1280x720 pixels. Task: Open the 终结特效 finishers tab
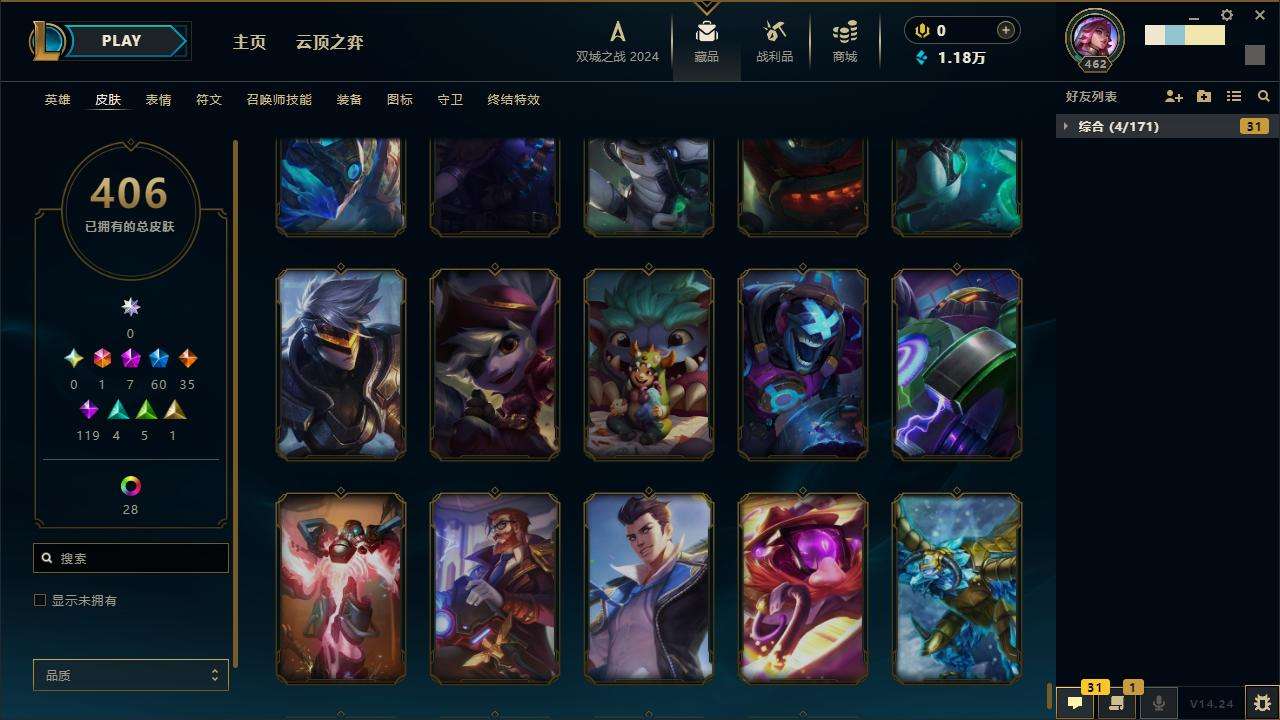point(513,100)
